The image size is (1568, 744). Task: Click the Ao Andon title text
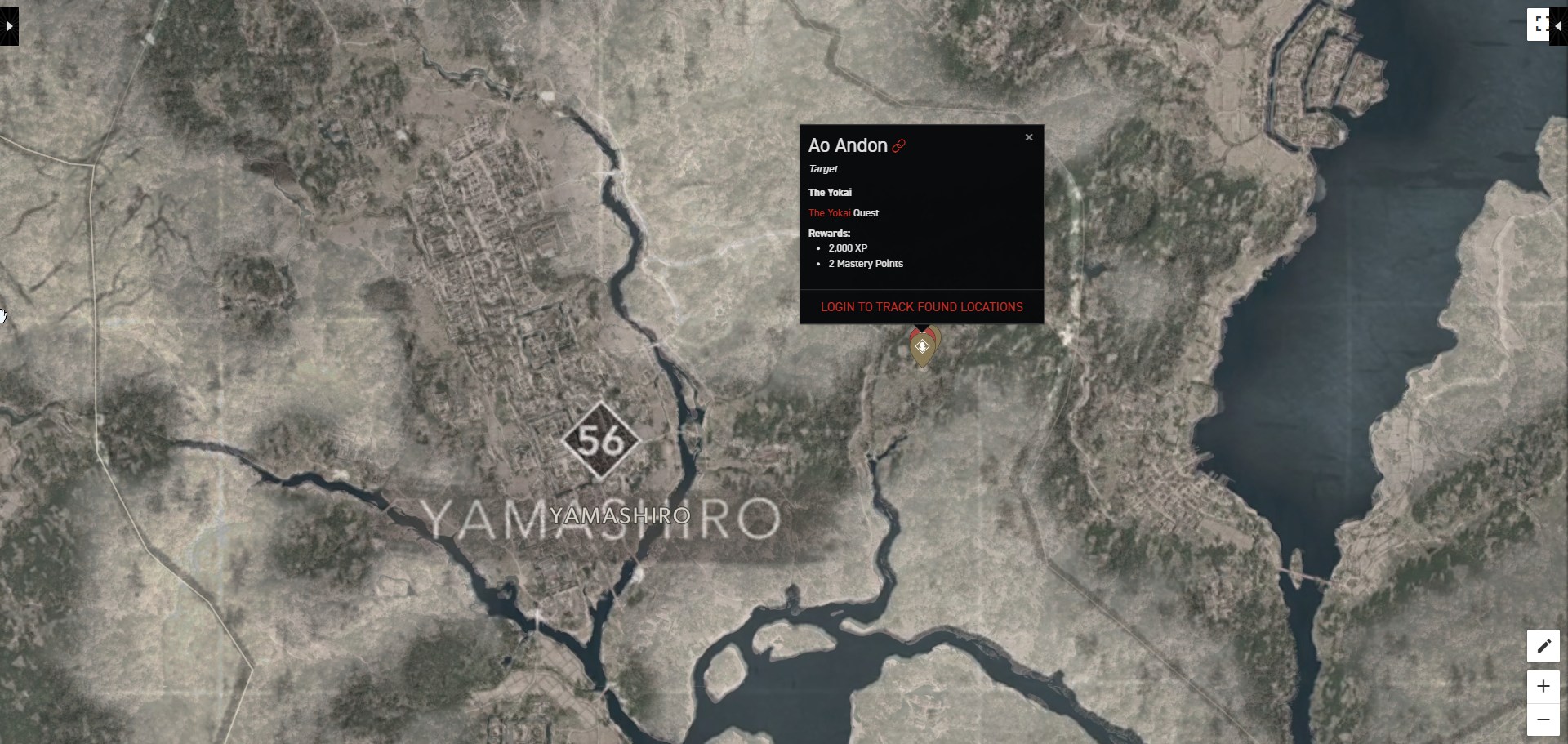(846, 145)
